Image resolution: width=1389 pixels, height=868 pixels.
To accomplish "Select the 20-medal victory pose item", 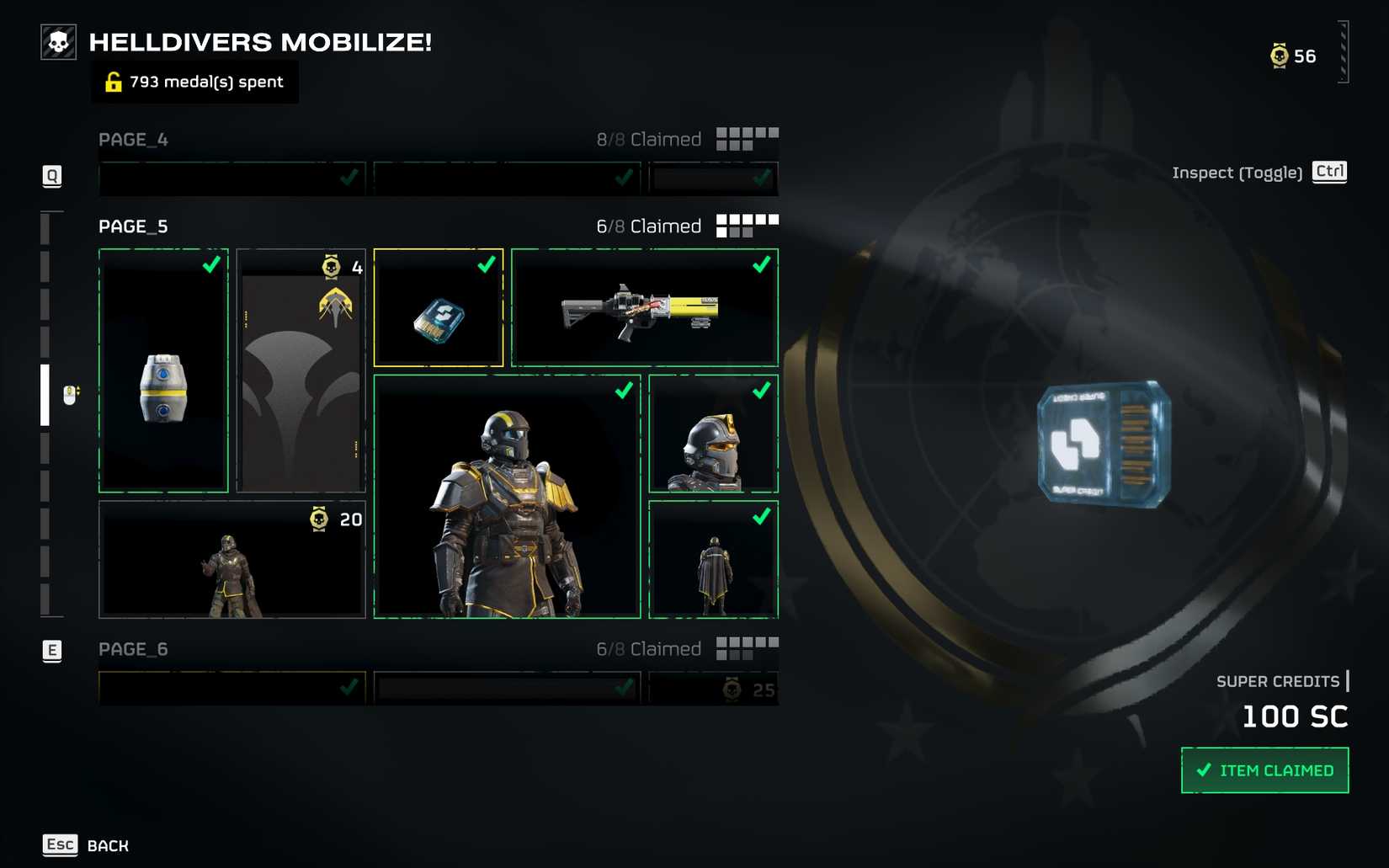I will coord(231,560).
